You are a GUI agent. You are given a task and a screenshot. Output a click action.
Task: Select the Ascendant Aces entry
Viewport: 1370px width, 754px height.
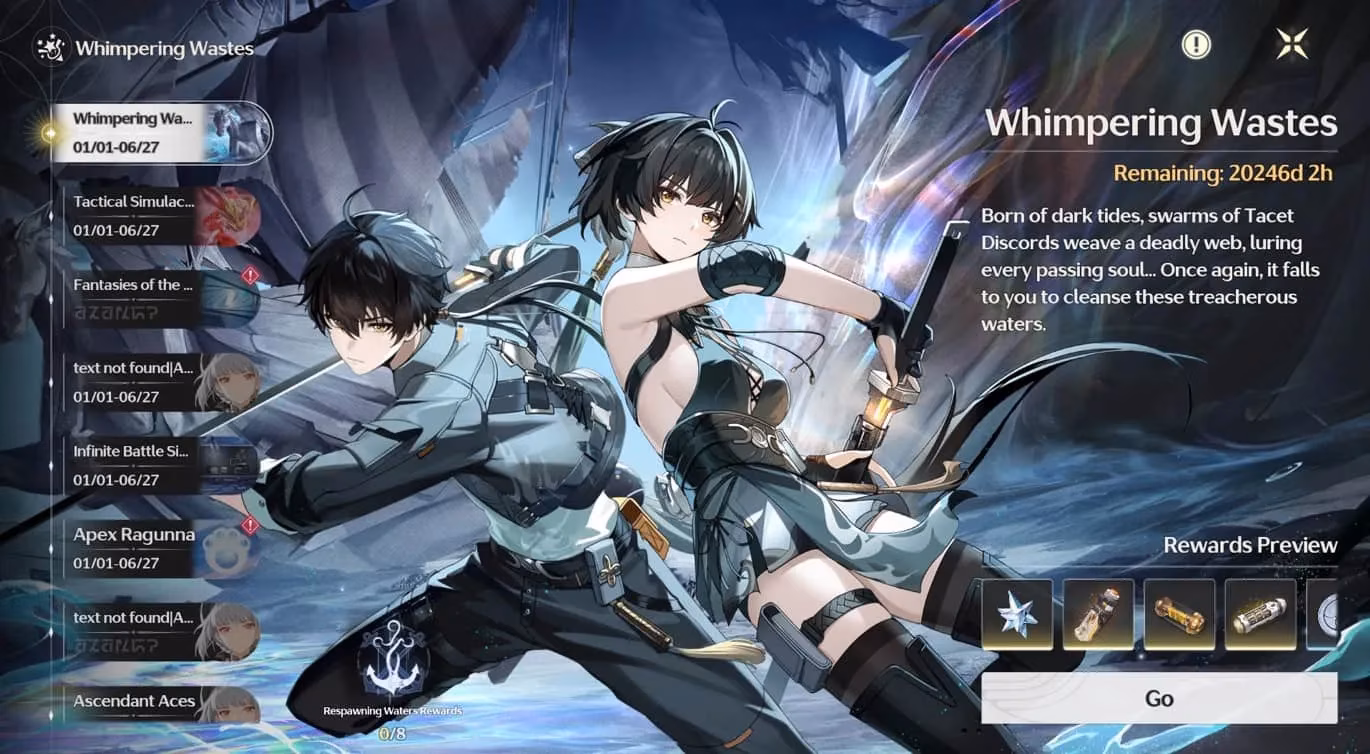pyautogui.click(x=160, y=703)
